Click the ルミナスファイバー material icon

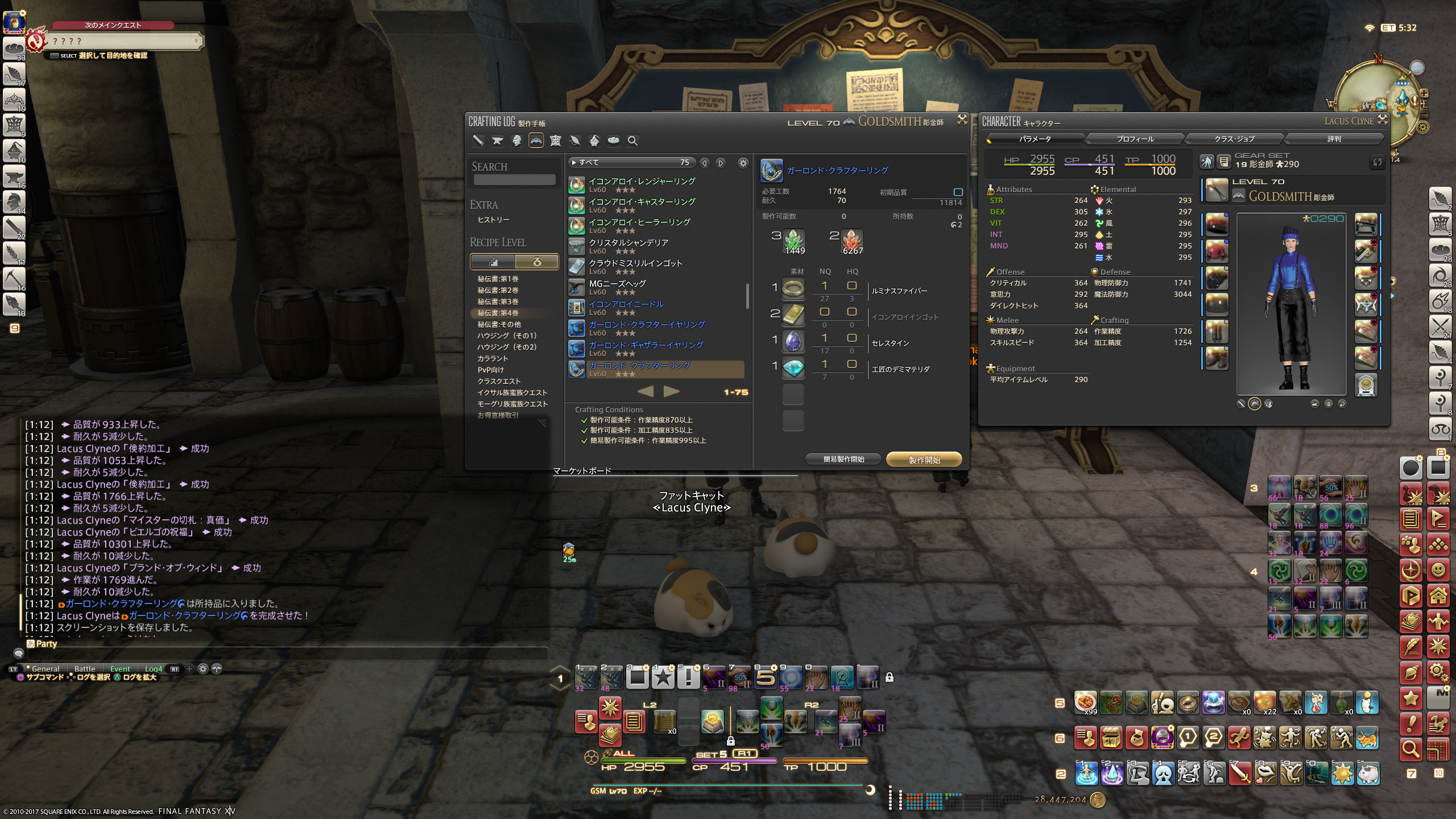tap(793, 289)
